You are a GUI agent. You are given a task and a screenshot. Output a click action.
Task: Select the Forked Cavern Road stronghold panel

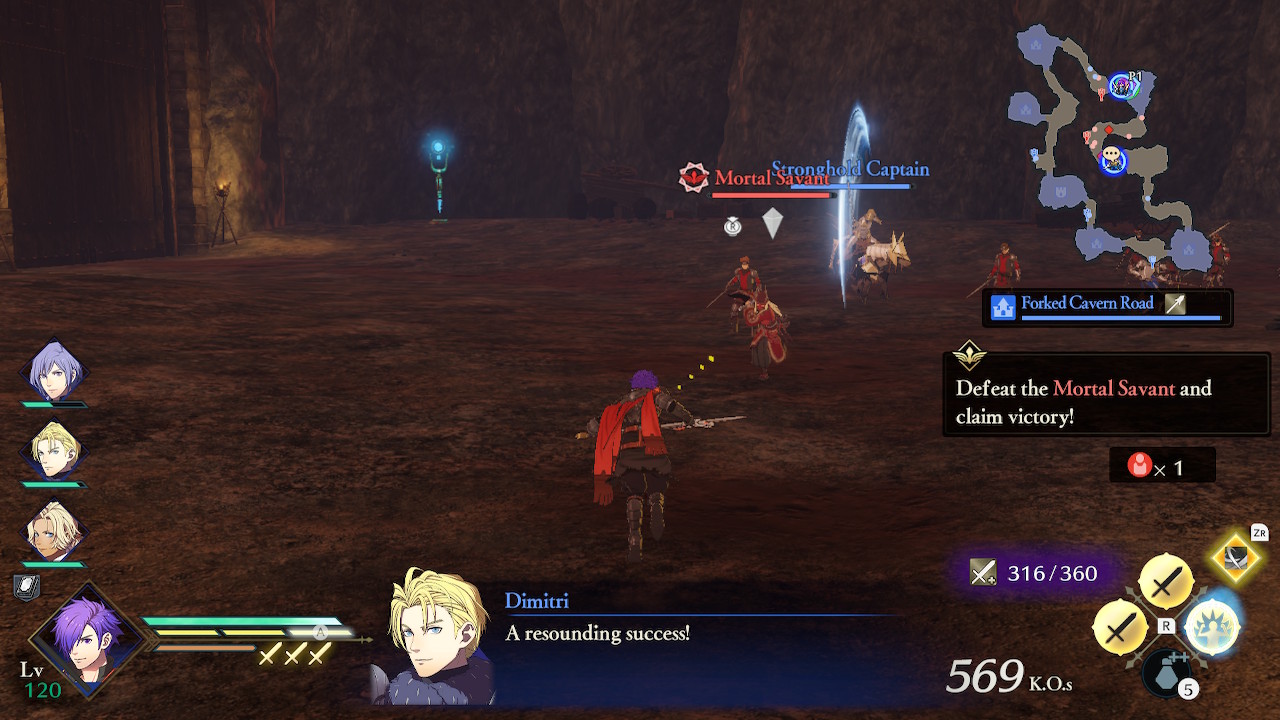pyautogui.click(x=1106, y=306)
